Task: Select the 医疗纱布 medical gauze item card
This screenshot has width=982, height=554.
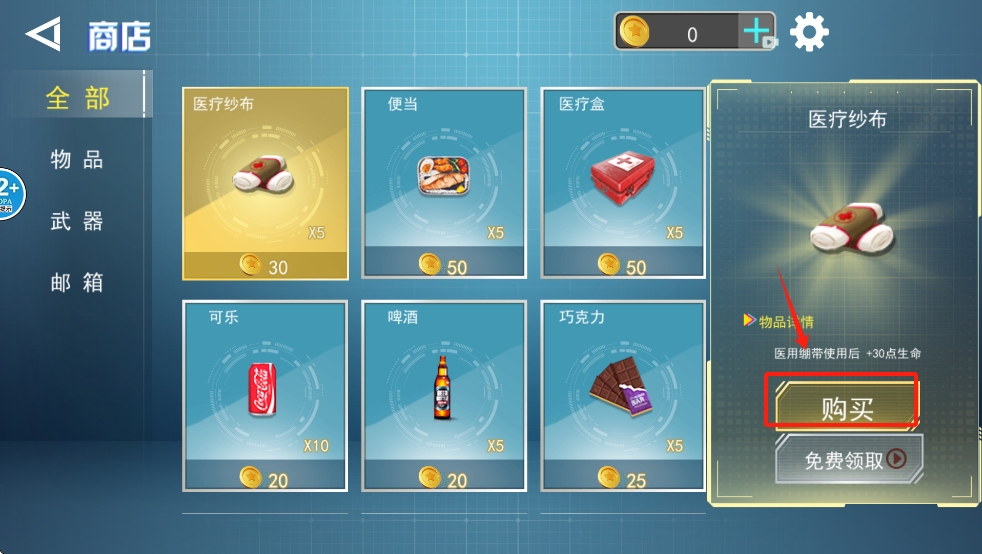Action: click(265, 183)
